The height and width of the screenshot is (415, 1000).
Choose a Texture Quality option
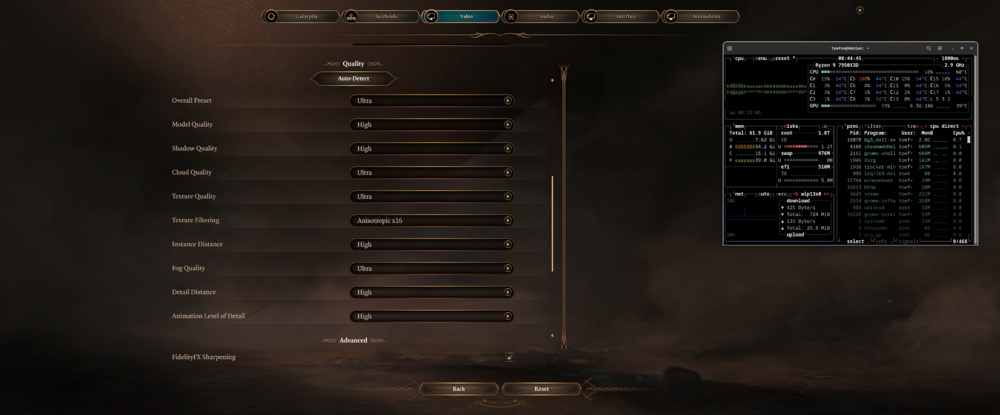pyautogui.click(x=432, y=196)
